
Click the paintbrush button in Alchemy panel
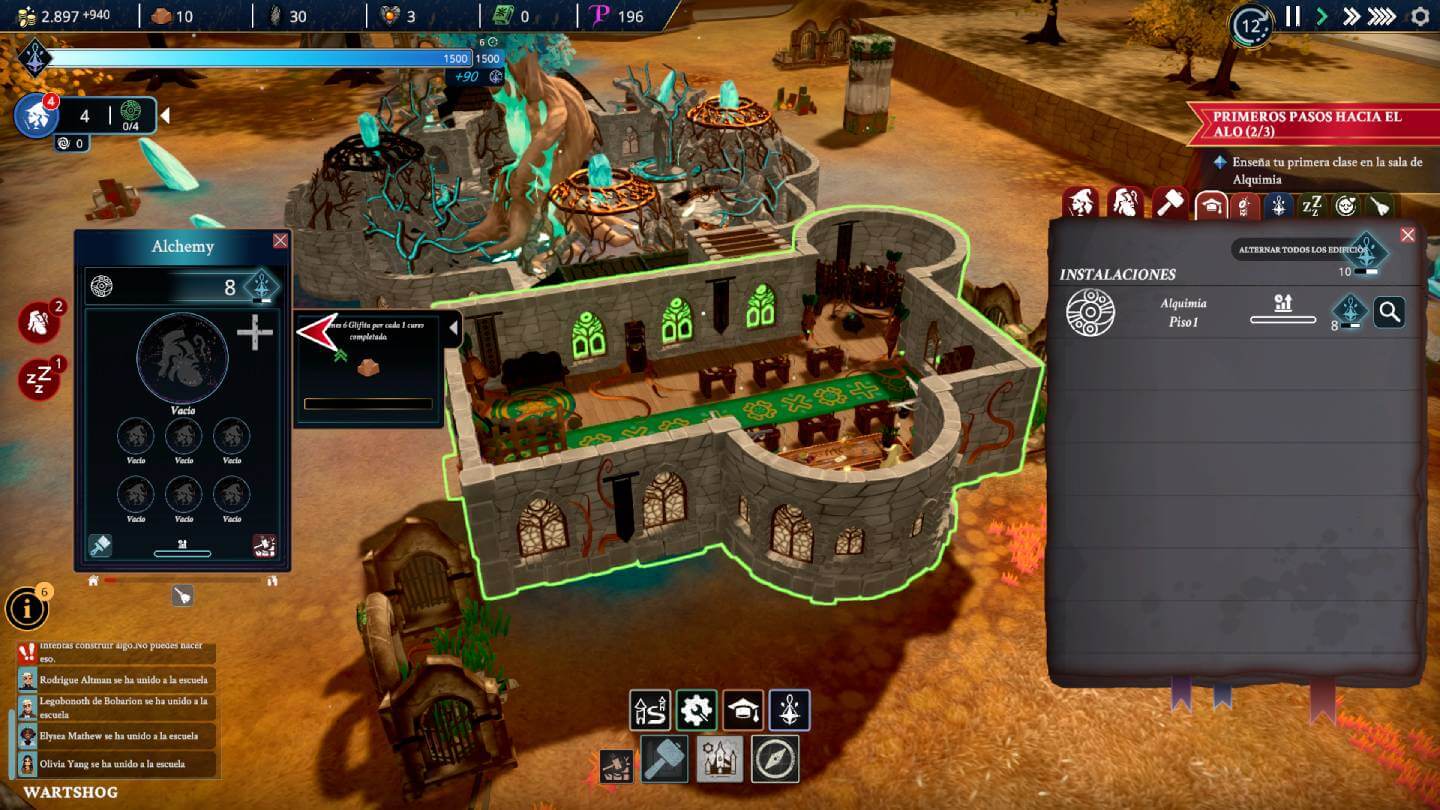100,545
